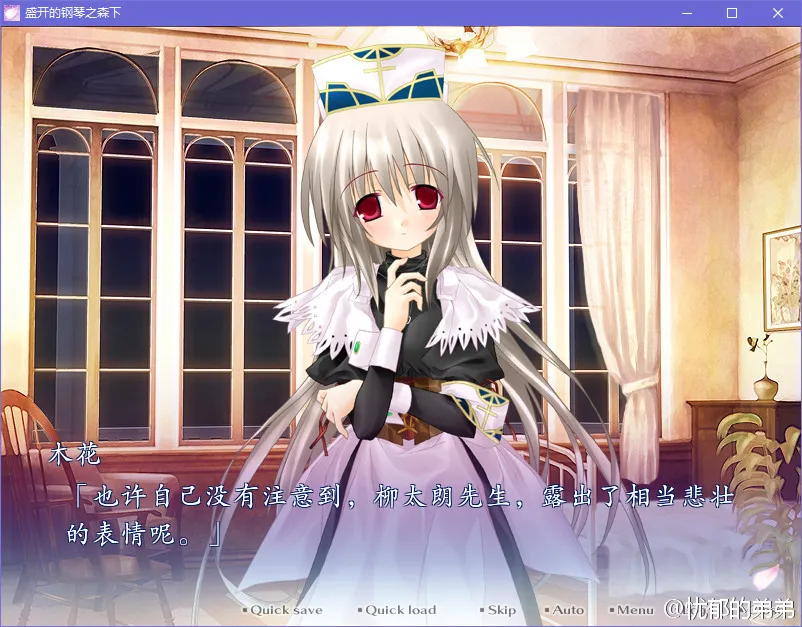Enable Auto text advance
The height and width of the screenshot is (627, 802).
pyautogui.click(x=568, y=610)
